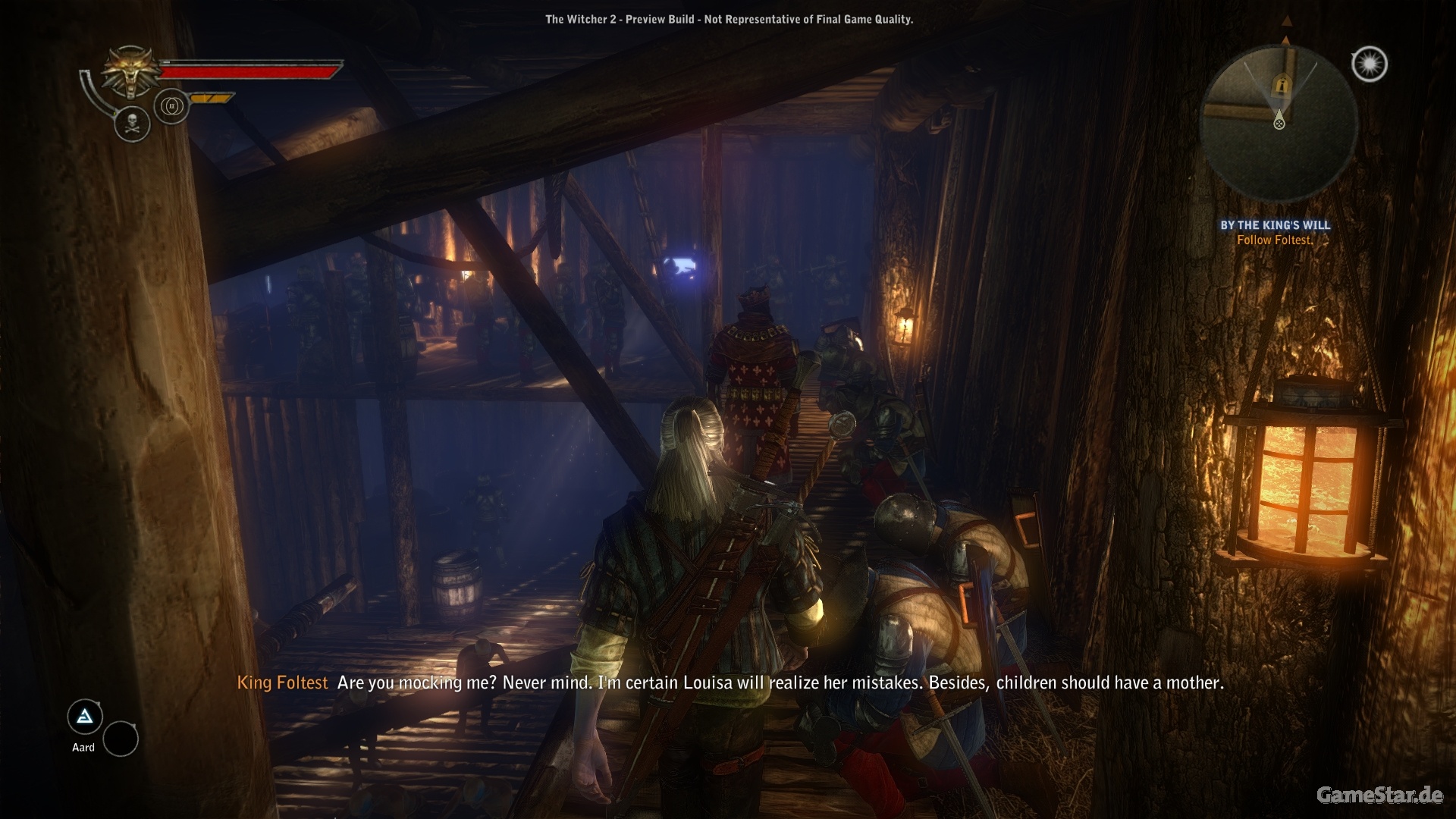Click the sun time-of-day icon
This screenshot has height=819, width=1456.
click(x=1370, y=64)
